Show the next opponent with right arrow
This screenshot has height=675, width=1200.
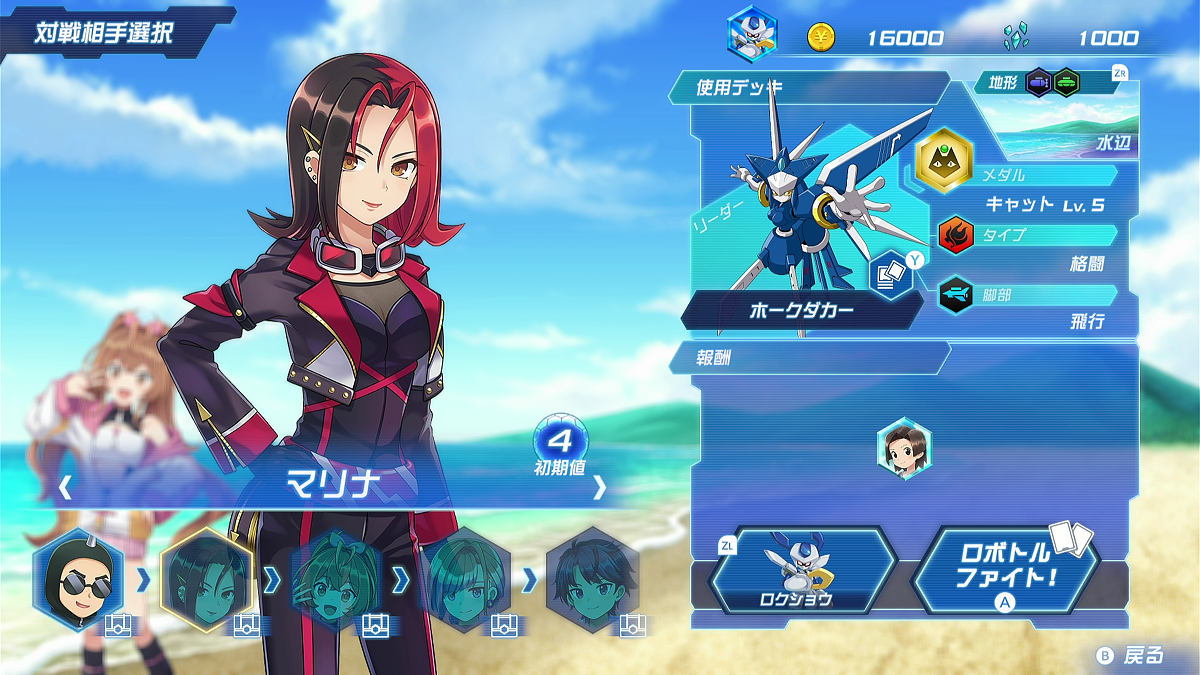[x=599, y=488]
